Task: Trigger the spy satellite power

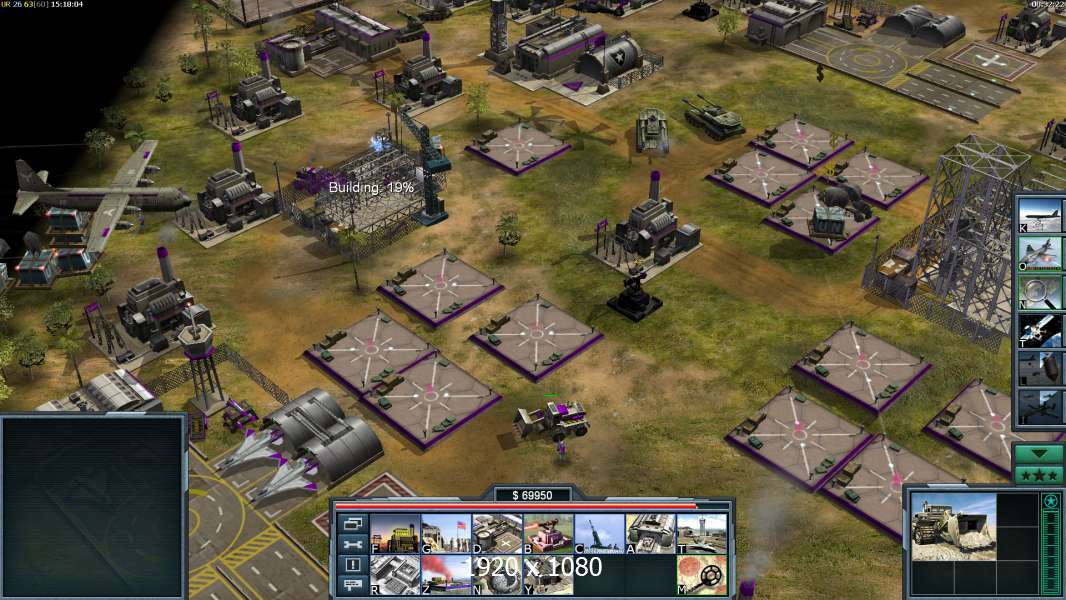Action: click(x=1040, y=330)
